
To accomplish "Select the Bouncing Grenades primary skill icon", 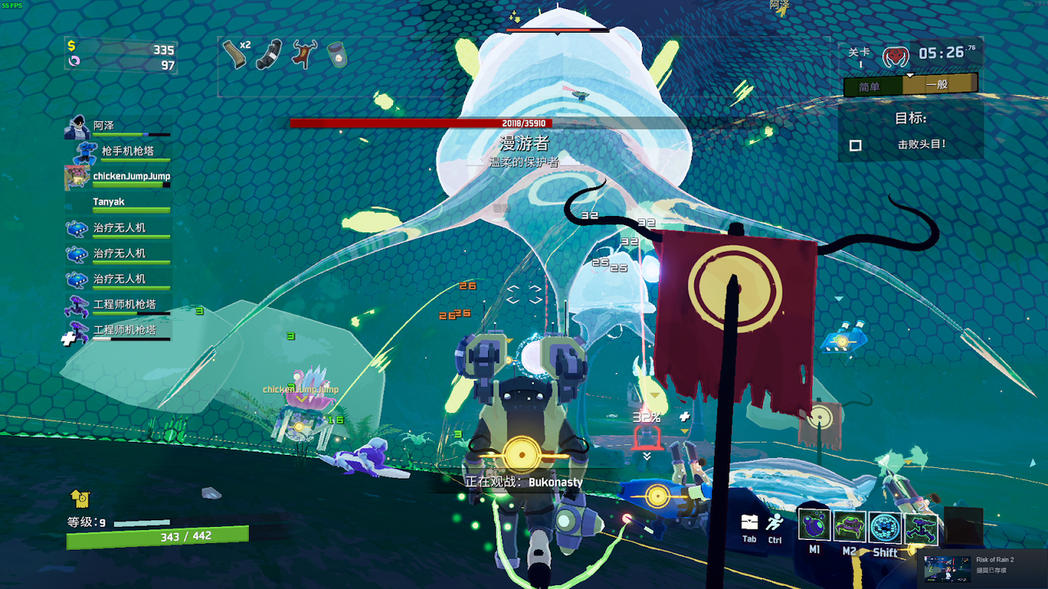I will click(813, 525).
